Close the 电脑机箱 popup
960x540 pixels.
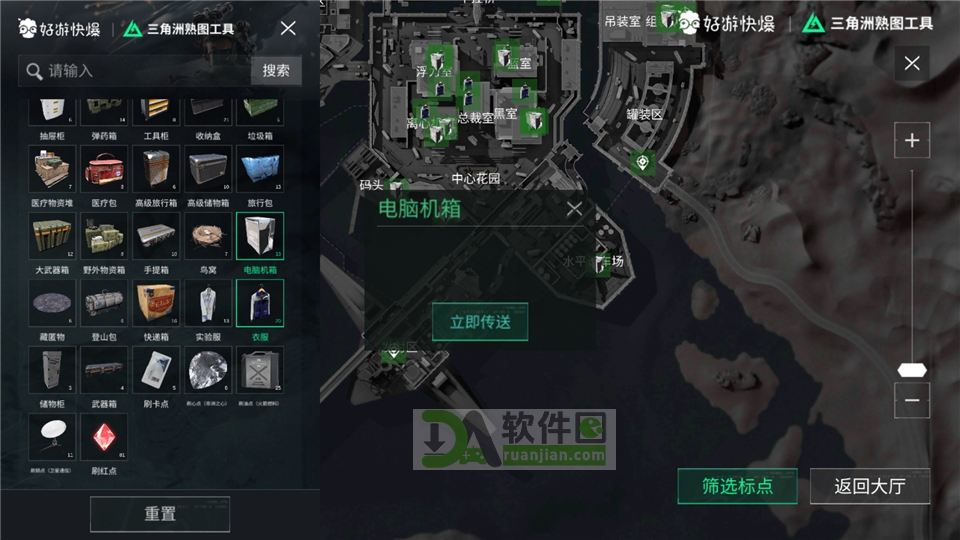click(574, 209)
